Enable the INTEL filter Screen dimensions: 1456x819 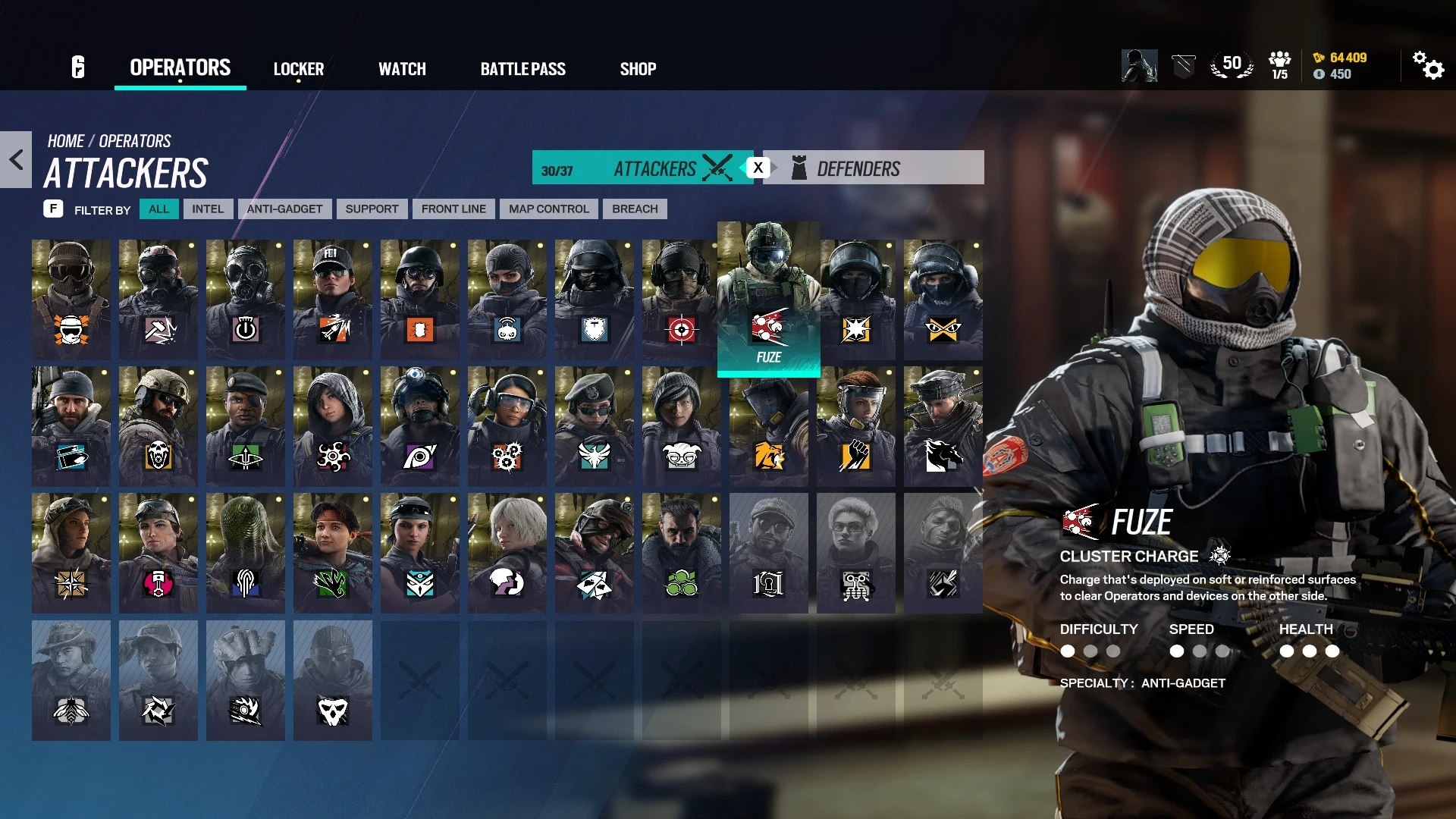coord(208,209)
